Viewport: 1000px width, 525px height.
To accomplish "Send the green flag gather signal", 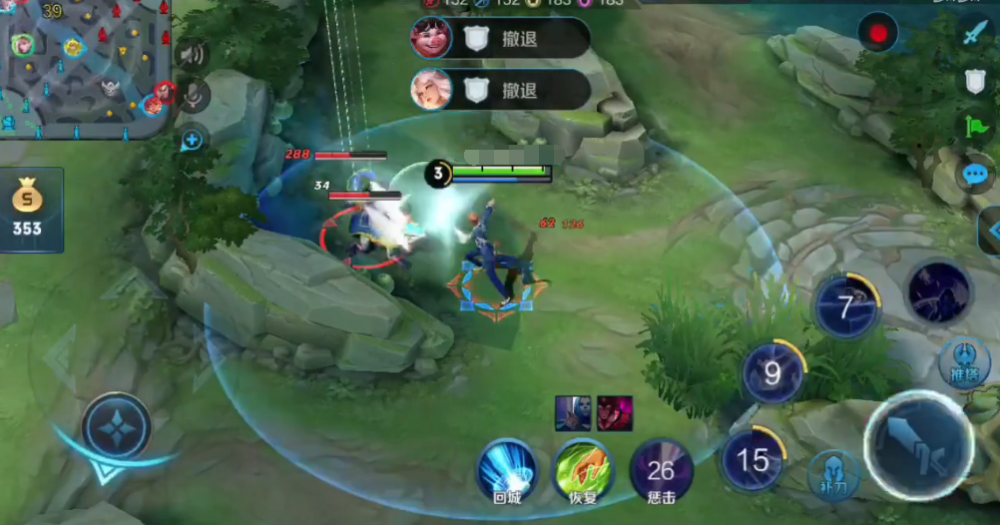I will [x=975, y=127].
